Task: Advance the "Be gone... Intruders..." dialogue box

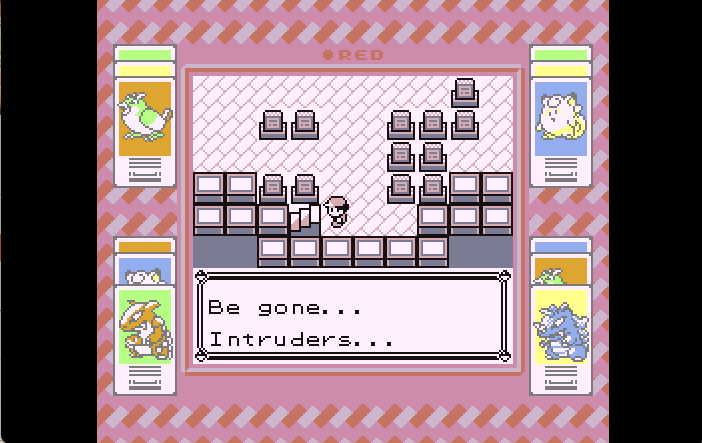Action: [x=352, y=317]
